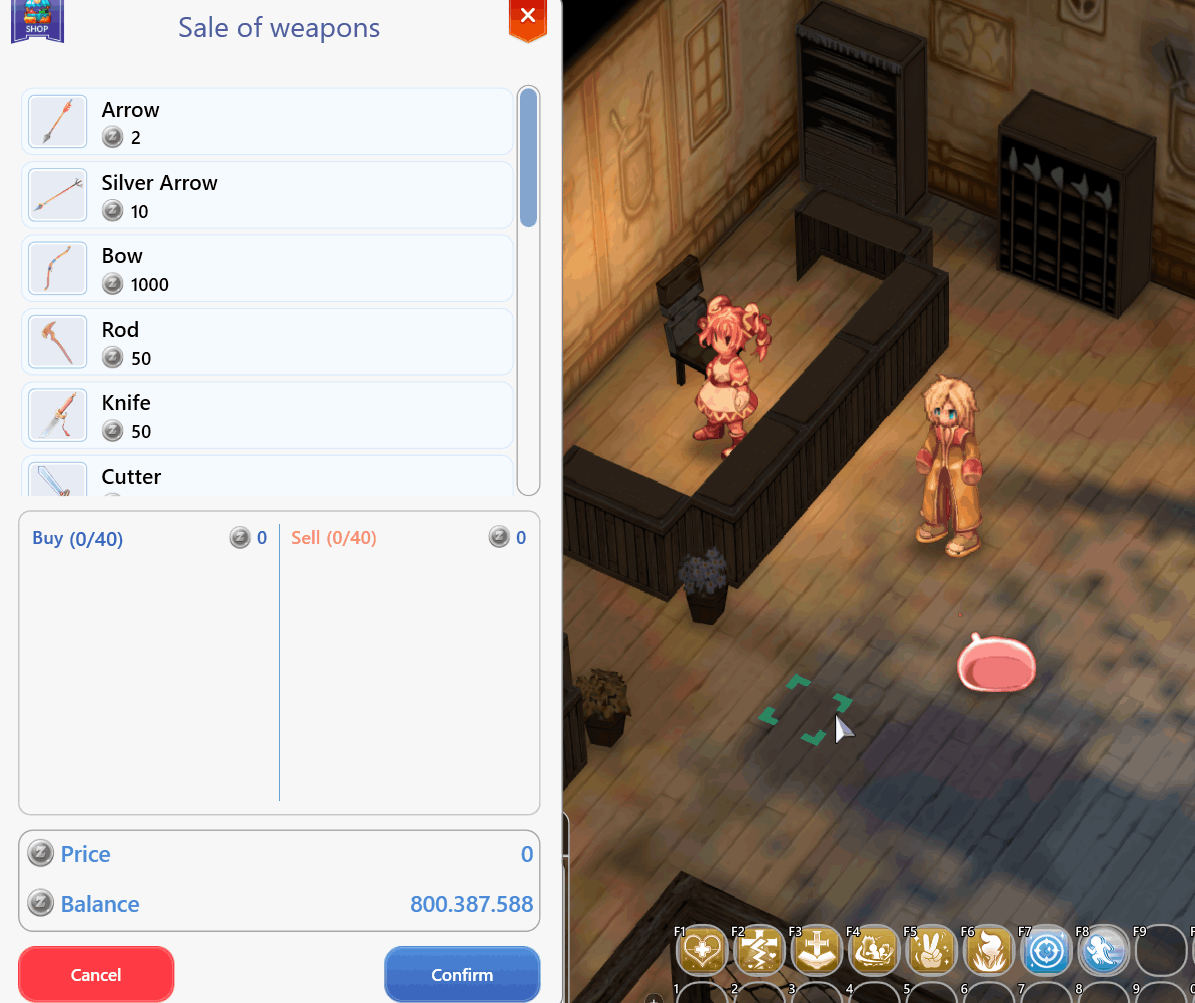
Task: Add the Knife to the purchase
Action: click(267, 415)
